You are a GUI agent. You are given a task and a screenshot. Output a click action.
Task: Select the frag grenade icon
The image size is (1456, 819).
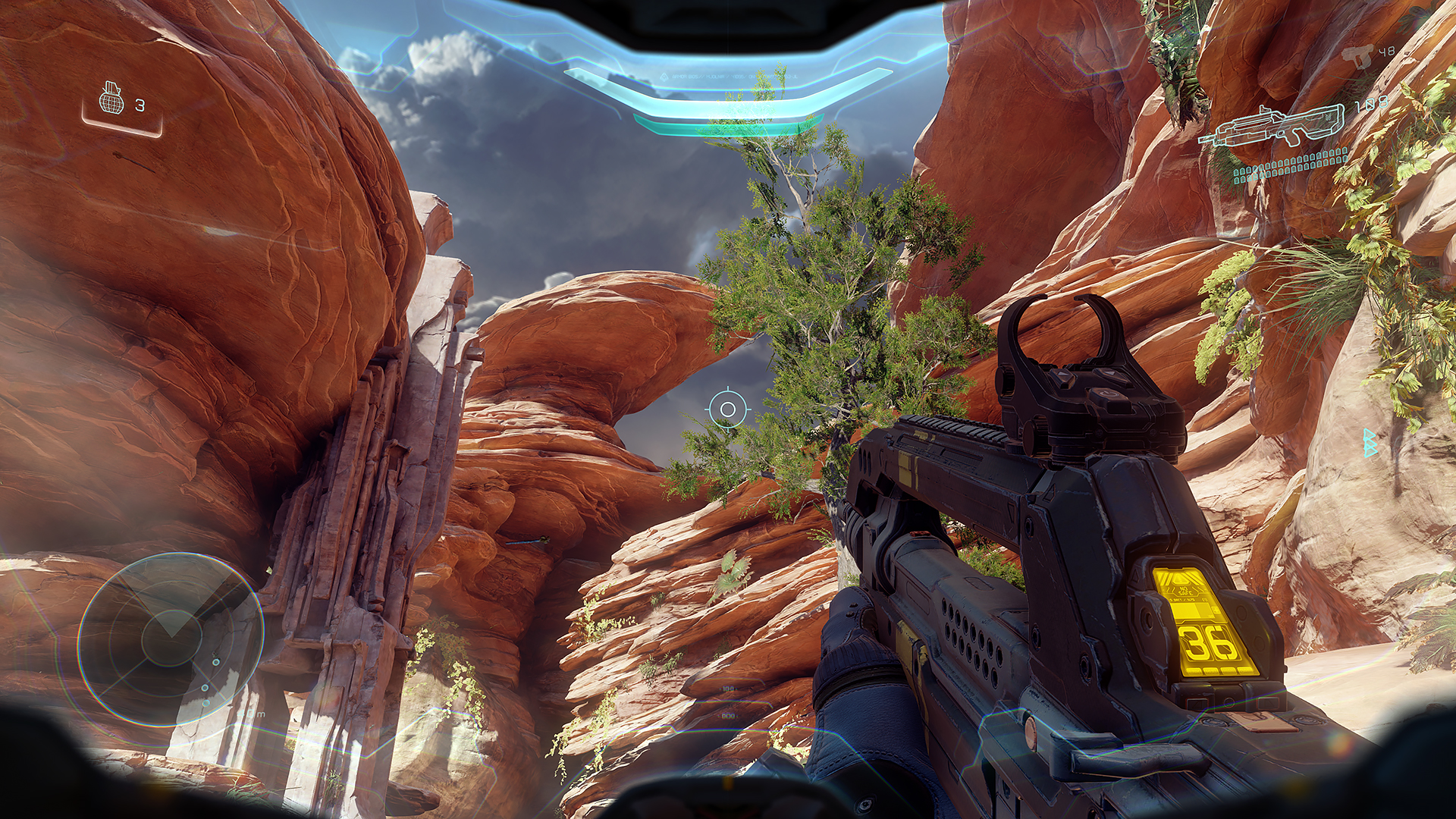(x=112, y=100)
